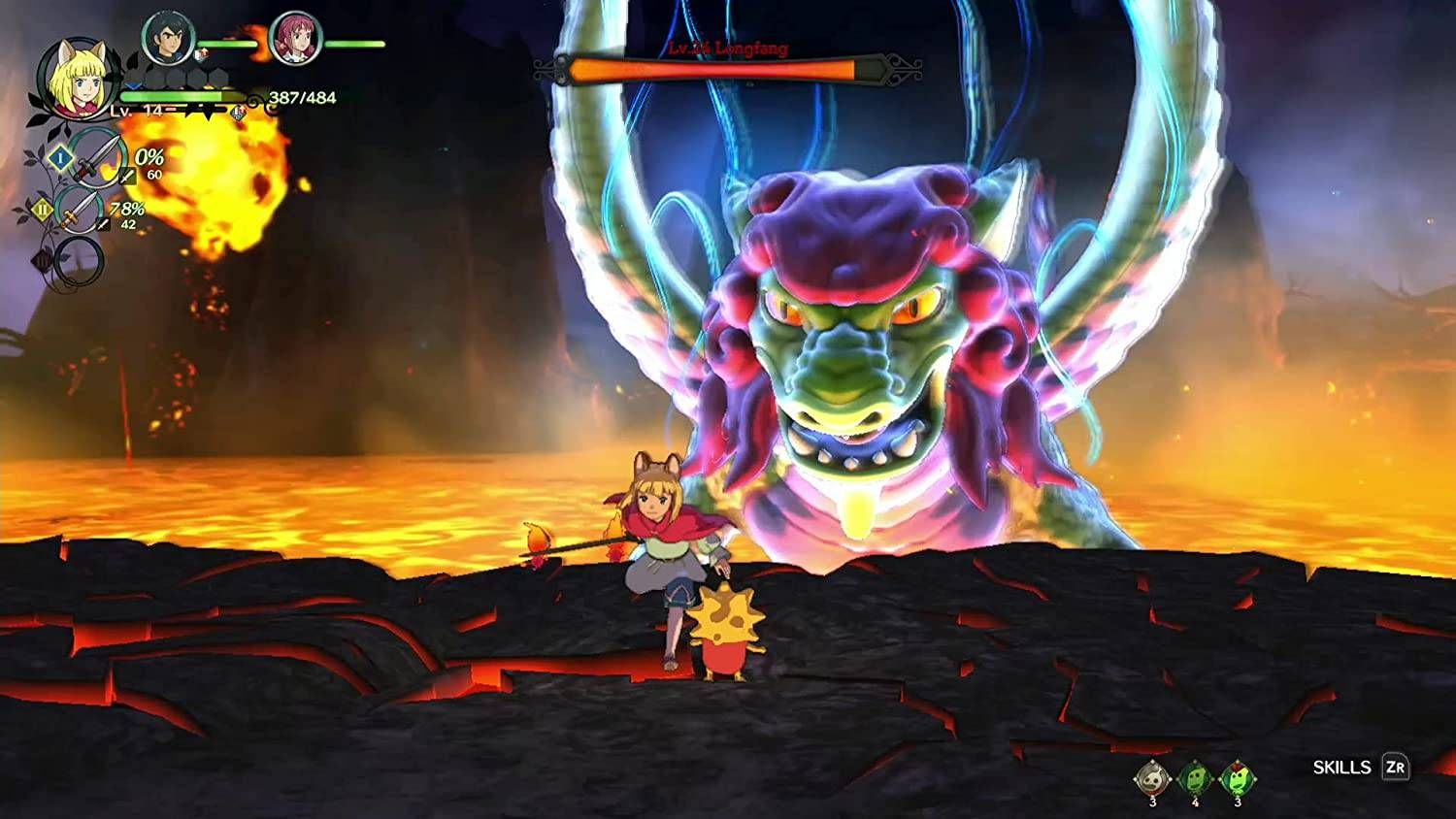This screenshot has width=1456, height=819.
Task: Click the green higgledy icon showing count 4
Action: point(1194,777)
